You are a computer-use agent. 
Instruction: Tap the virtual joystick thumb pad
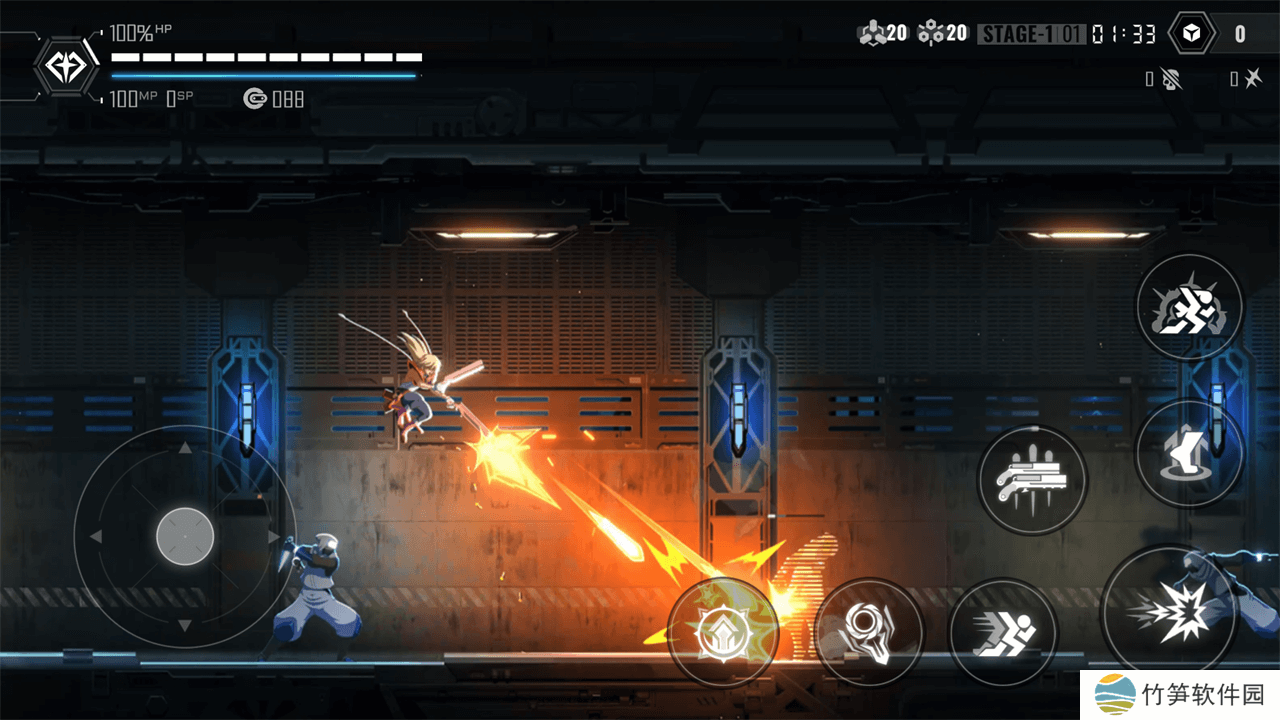click(185, 537)
